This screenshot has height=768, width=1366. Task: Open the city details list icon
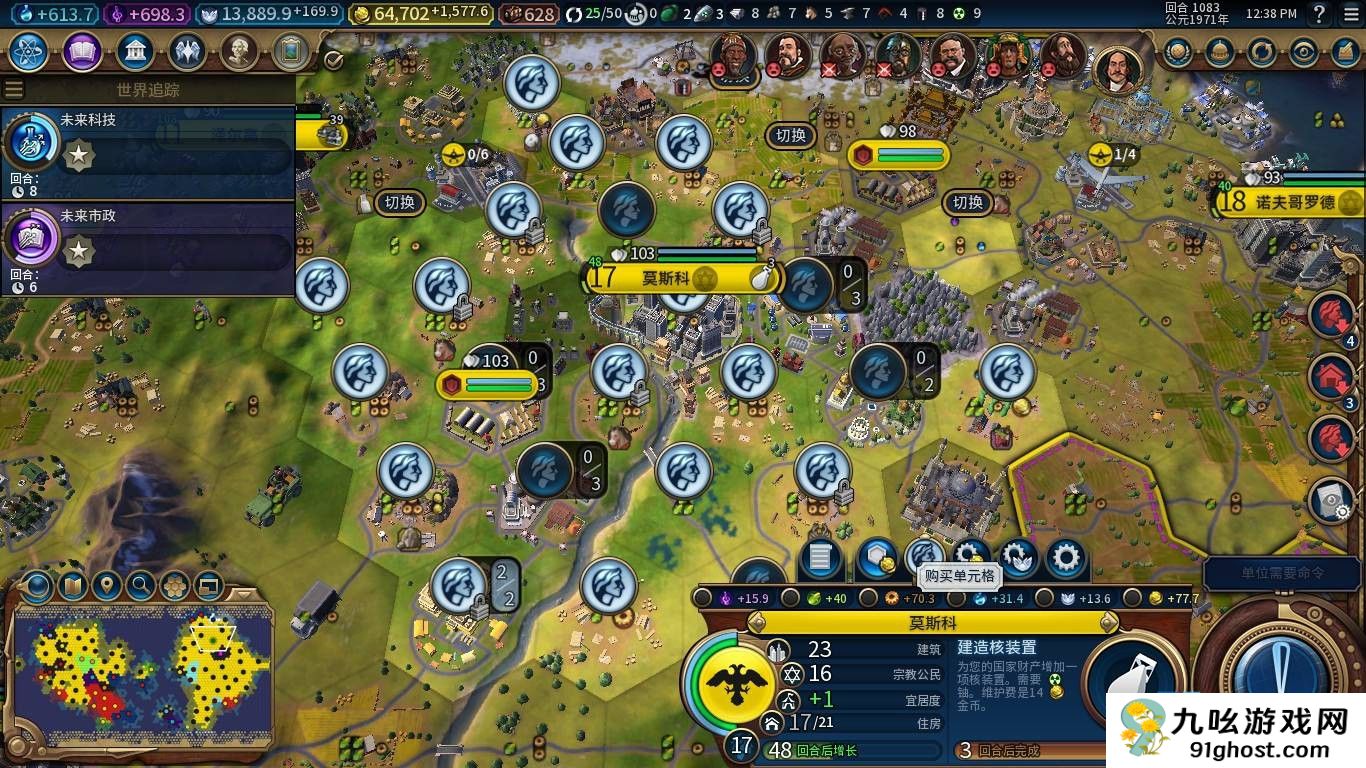pos(820,558)
